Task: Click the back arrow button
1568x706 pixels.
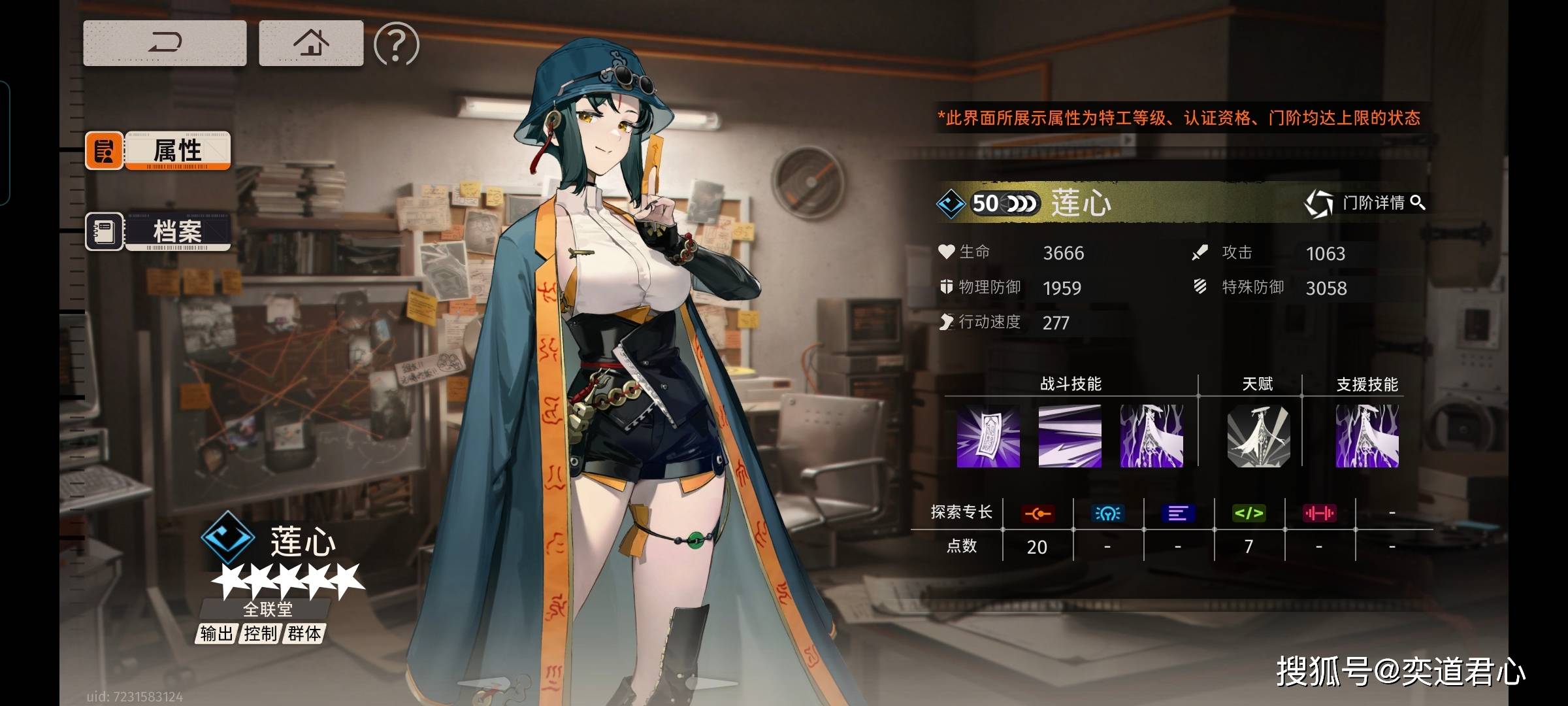Action: pyautogui.click(x=165, y=43)
